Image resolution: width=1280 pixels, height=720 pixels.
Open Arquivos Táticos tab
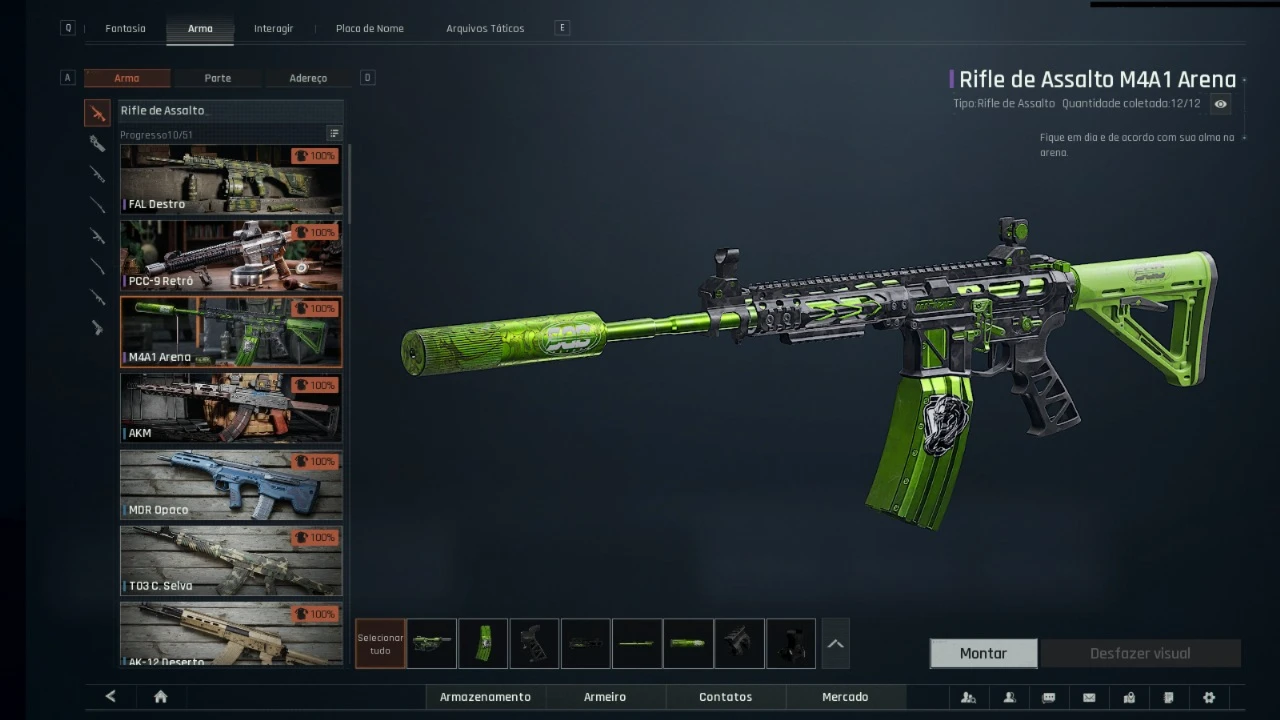pyautogui.click(x=485, y=28)
